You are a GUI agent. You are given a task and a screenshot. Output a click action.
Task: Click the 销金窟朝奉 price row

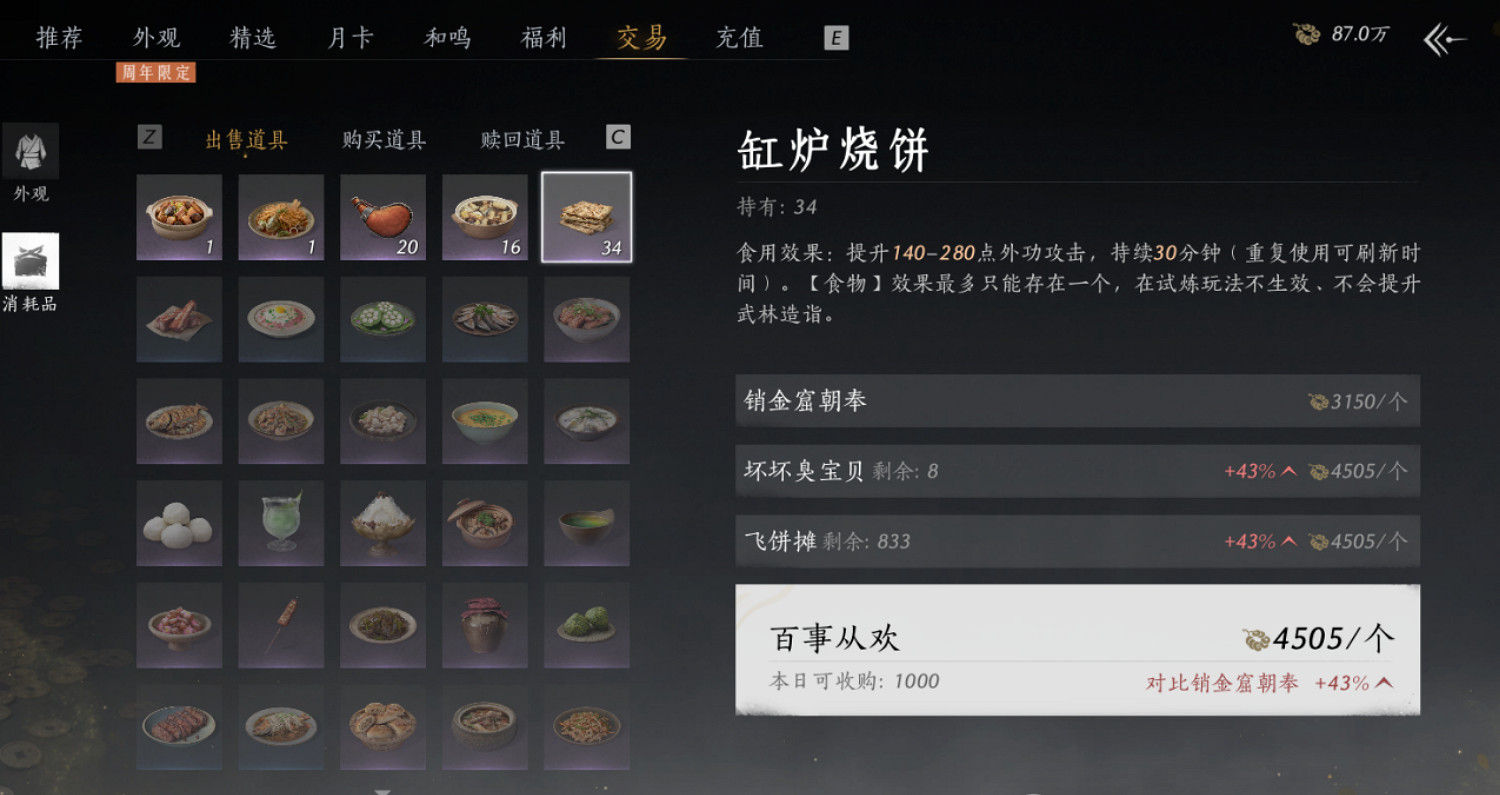click(x=1075, y=400)
